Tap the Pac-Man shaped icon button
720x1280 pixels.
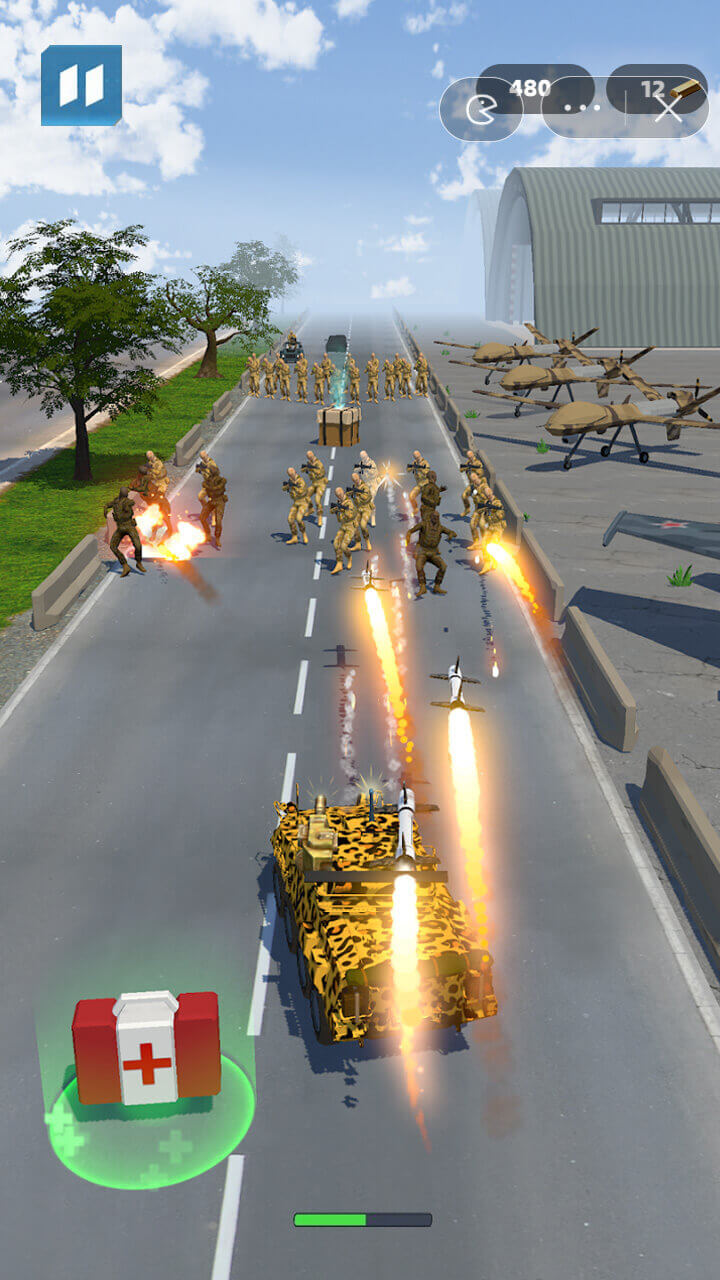(x=481, y=109)
